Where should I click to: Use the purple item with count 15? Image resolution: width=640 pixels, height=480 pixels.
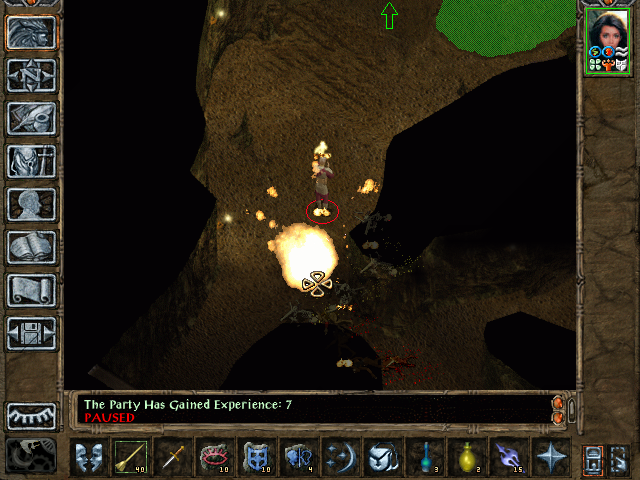508,458
